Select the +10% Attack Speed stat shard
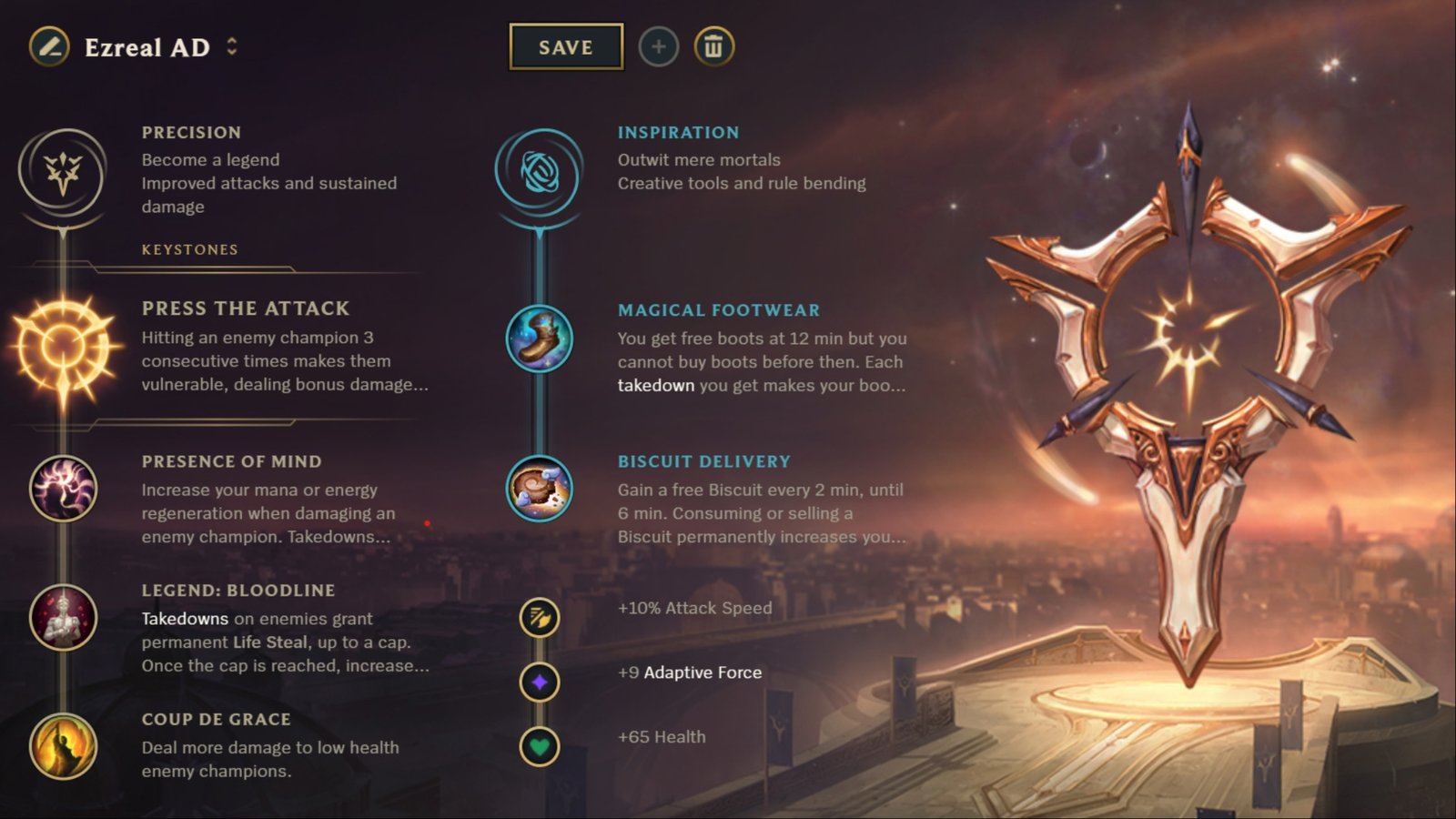 click(x=541, y=617)
